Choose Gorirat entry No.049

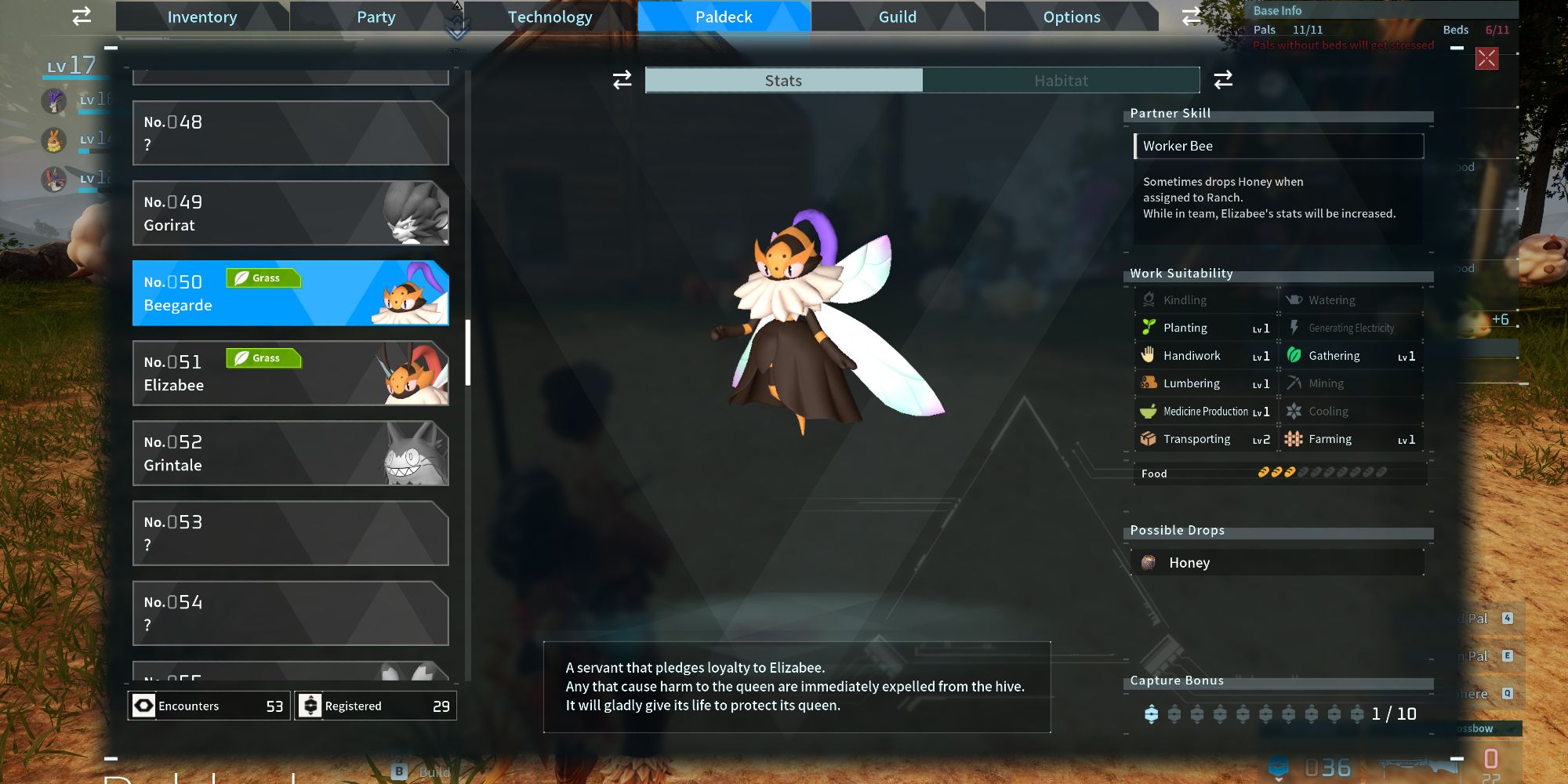[x=290, y=213]
